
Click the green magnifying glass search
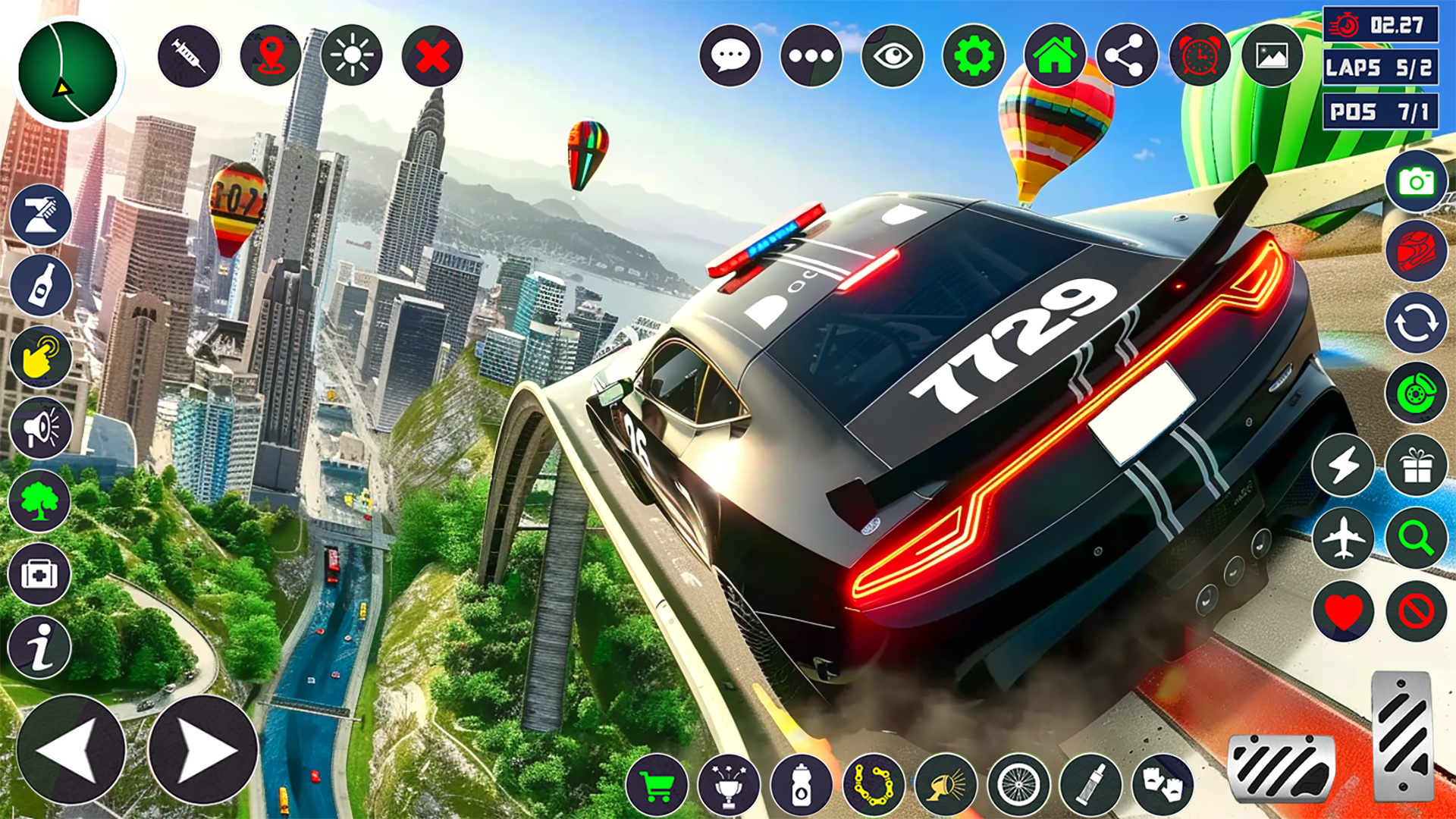click(1416, 538)
